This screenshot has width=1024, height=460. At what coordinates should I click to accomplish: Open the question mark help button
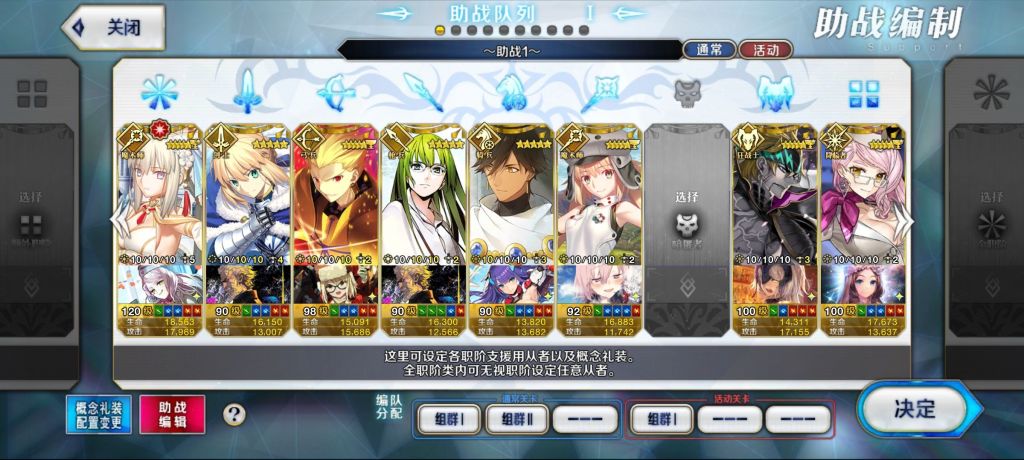pyautogui.click(x=234, y=414)
